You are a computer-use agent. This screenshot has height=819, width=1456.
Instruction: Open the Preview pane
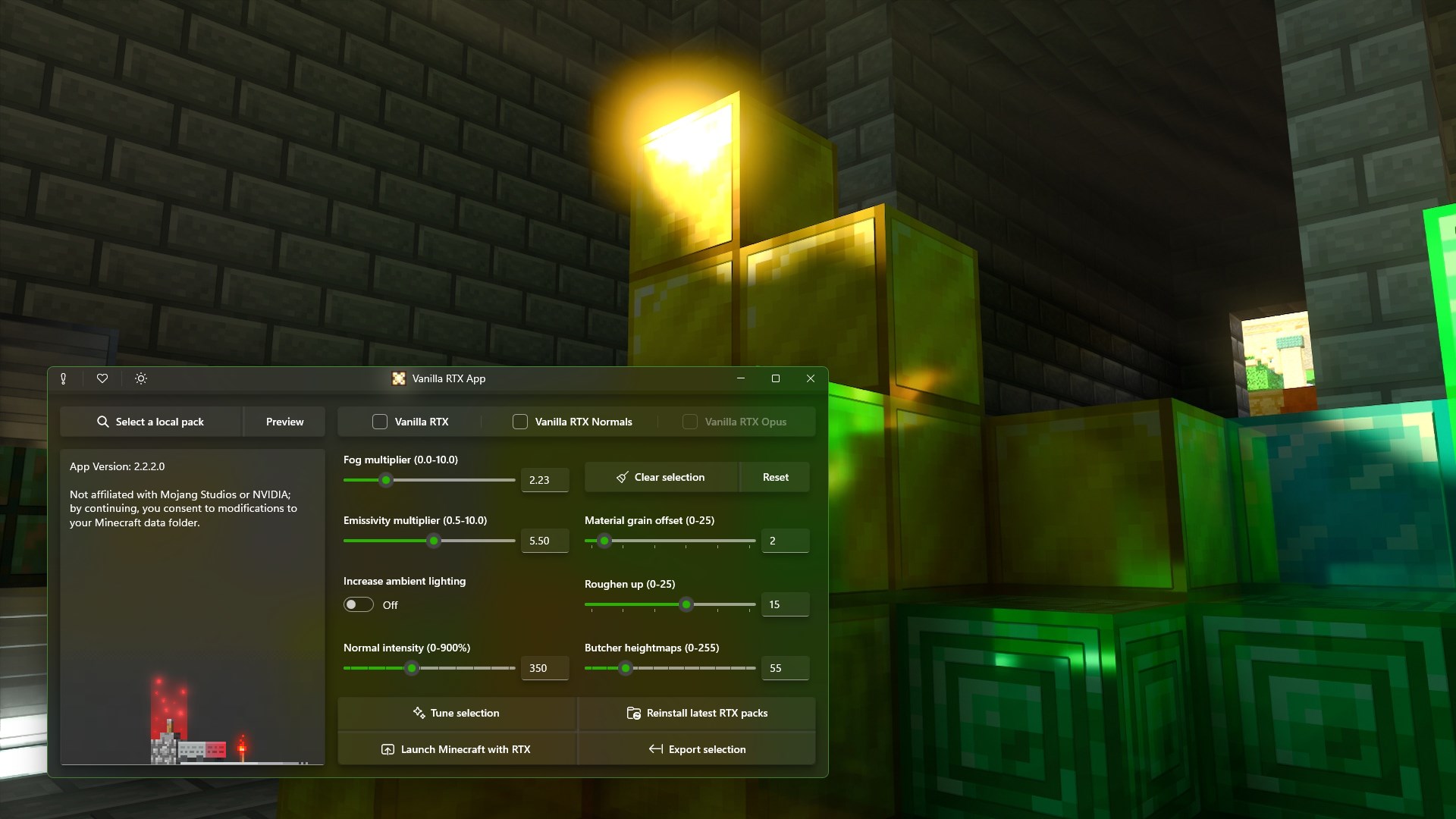click(x=284, y=422)
